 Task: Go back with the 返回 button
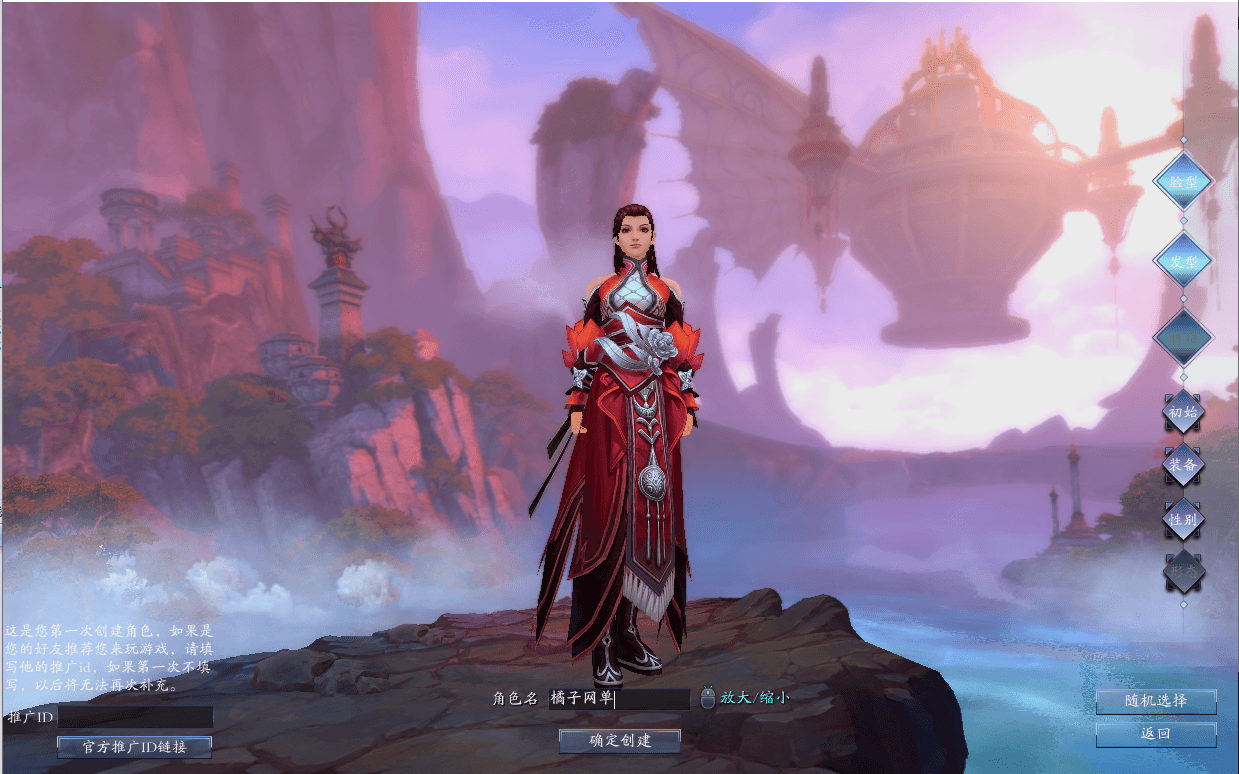coord(1156,734)
